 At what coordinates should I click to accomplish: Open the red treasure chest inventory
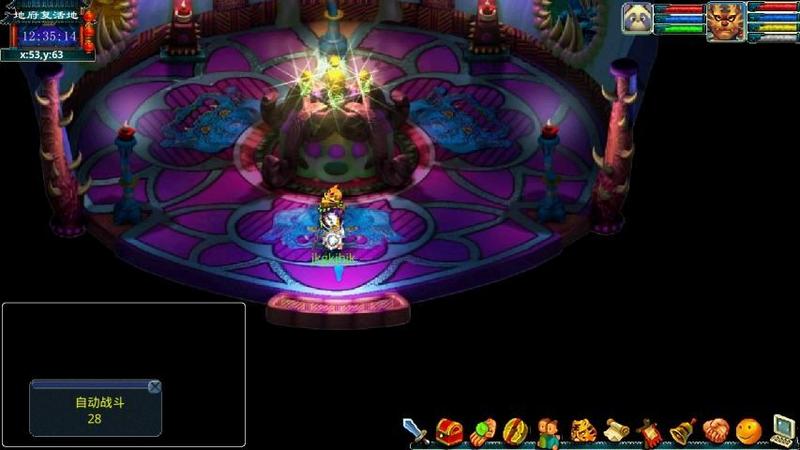point(450,431)
